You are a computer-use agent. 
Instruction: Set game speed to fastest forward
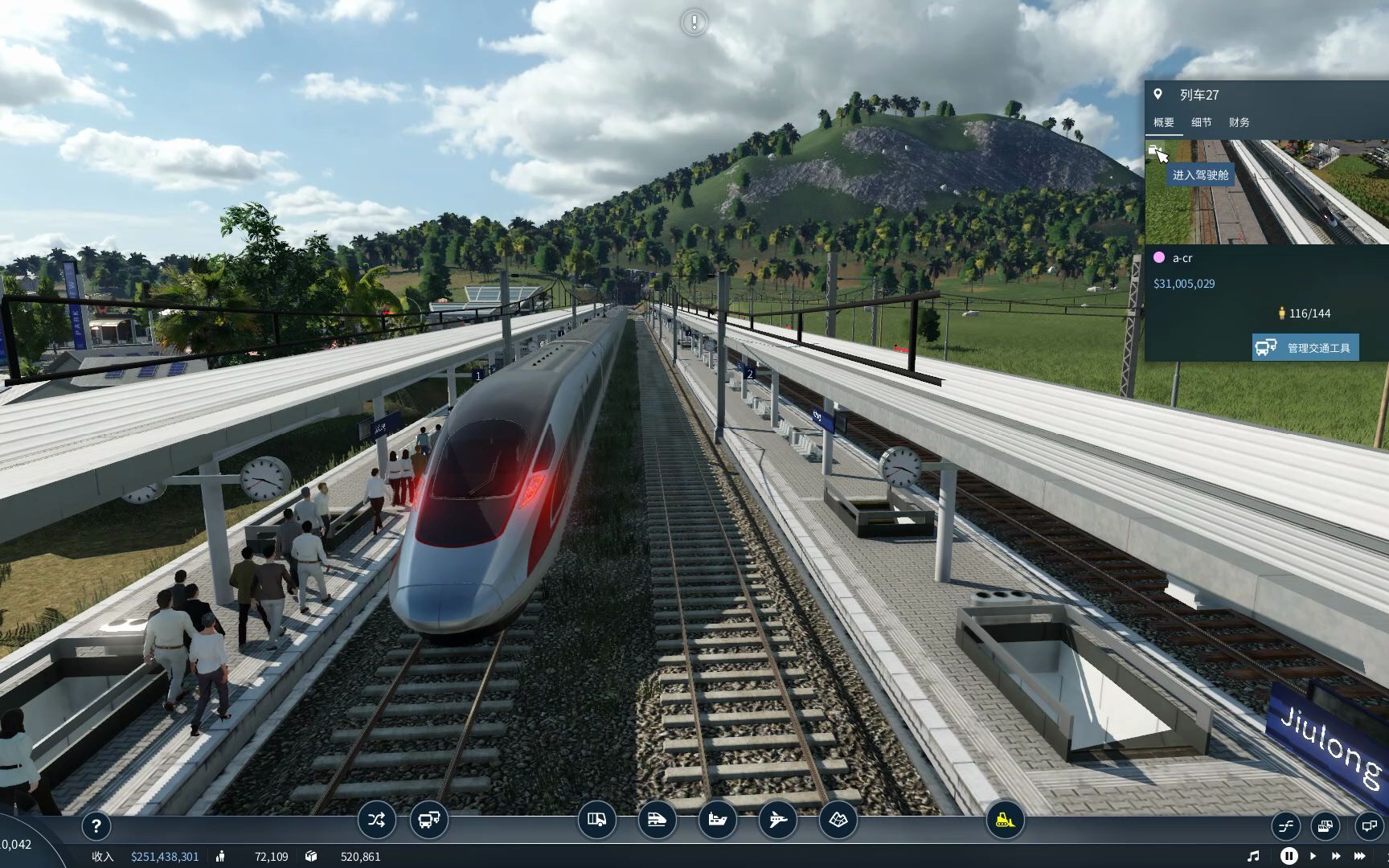[x=1360, y=856]
